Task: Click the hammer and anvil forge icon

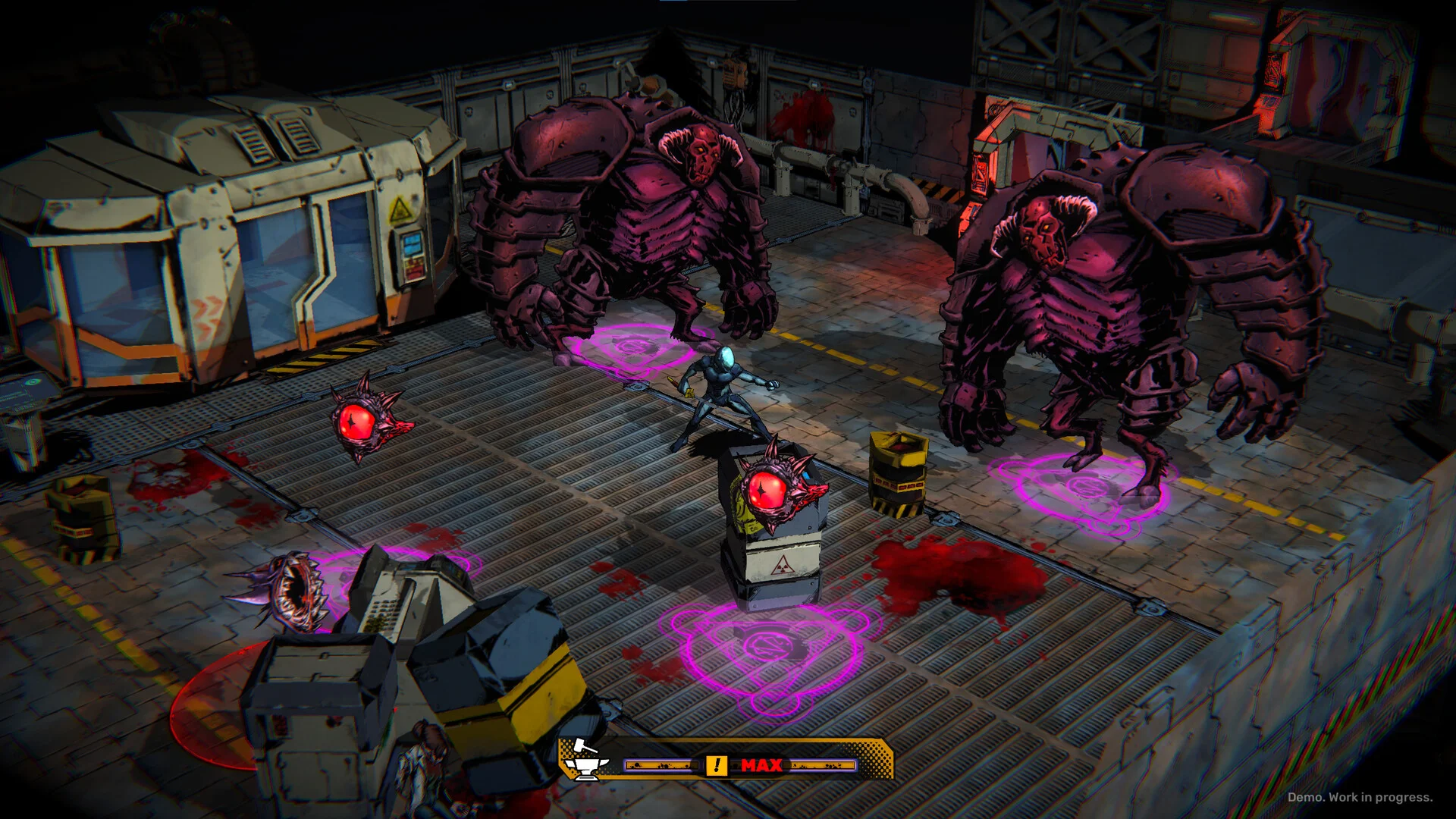Action: 585,759
